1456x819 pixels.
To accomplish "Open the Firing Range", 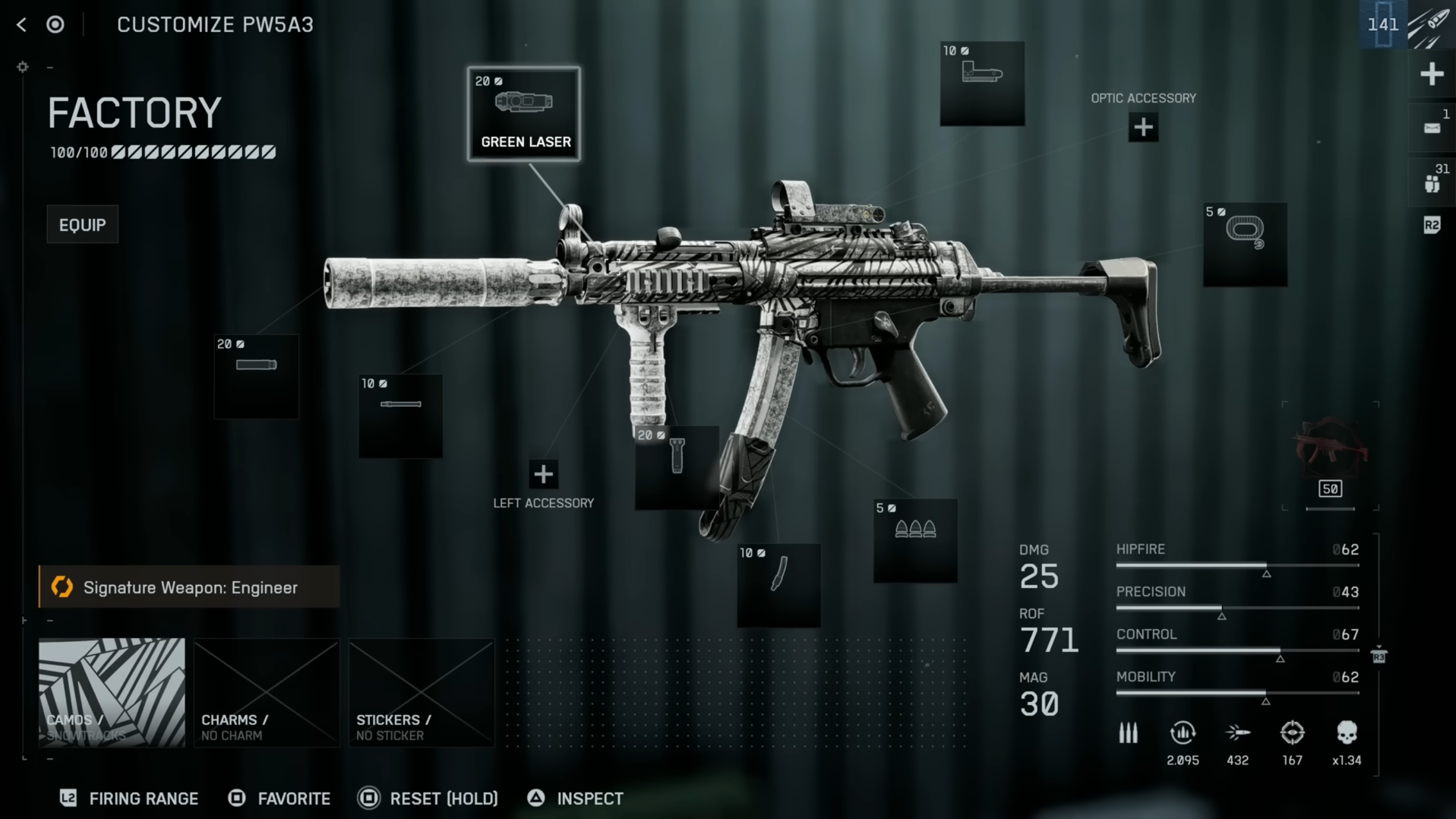I will point(129,798).
